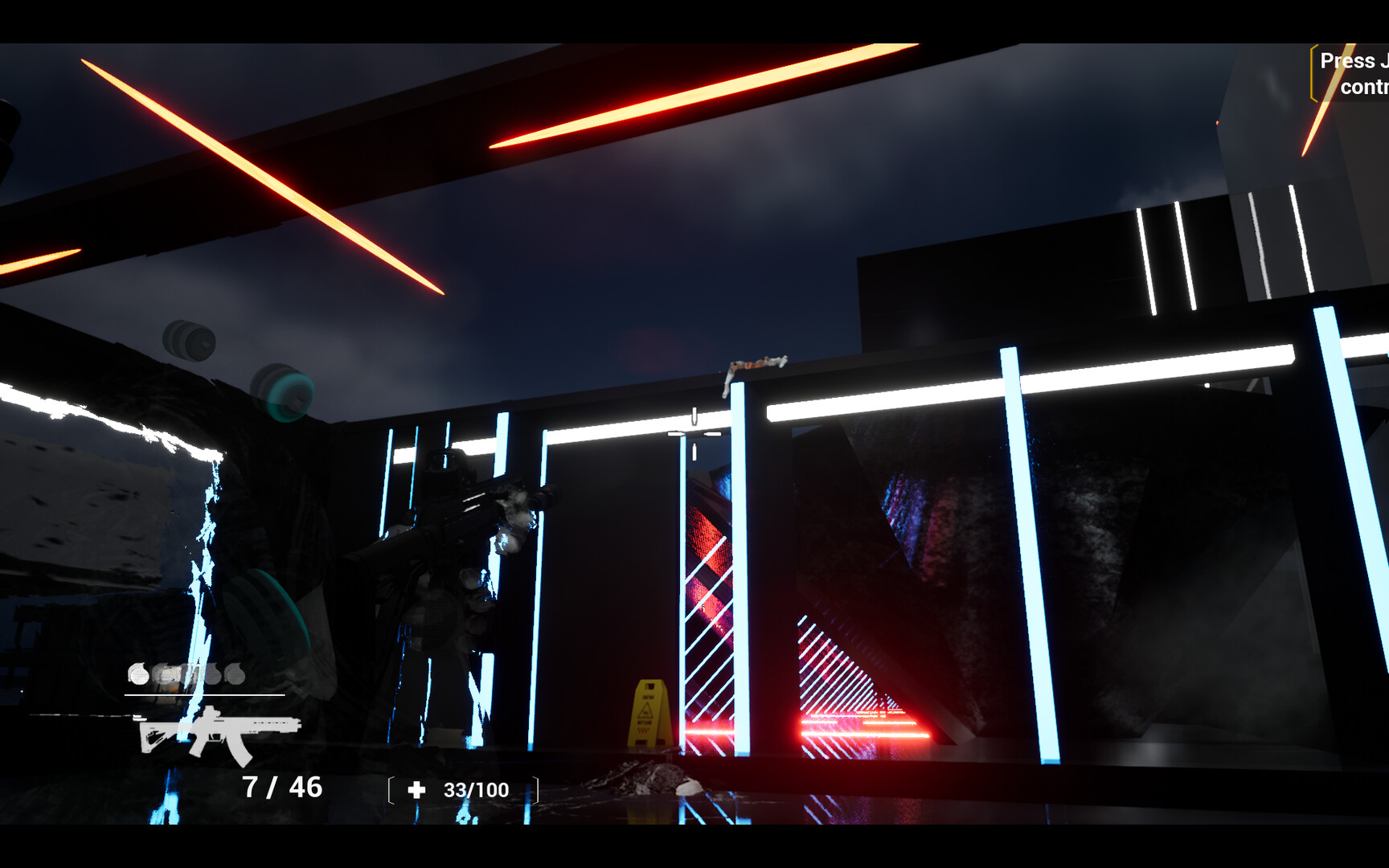Click the fourth grenade icon
This screenshot has width=1389, height=868.
point(212,676)
